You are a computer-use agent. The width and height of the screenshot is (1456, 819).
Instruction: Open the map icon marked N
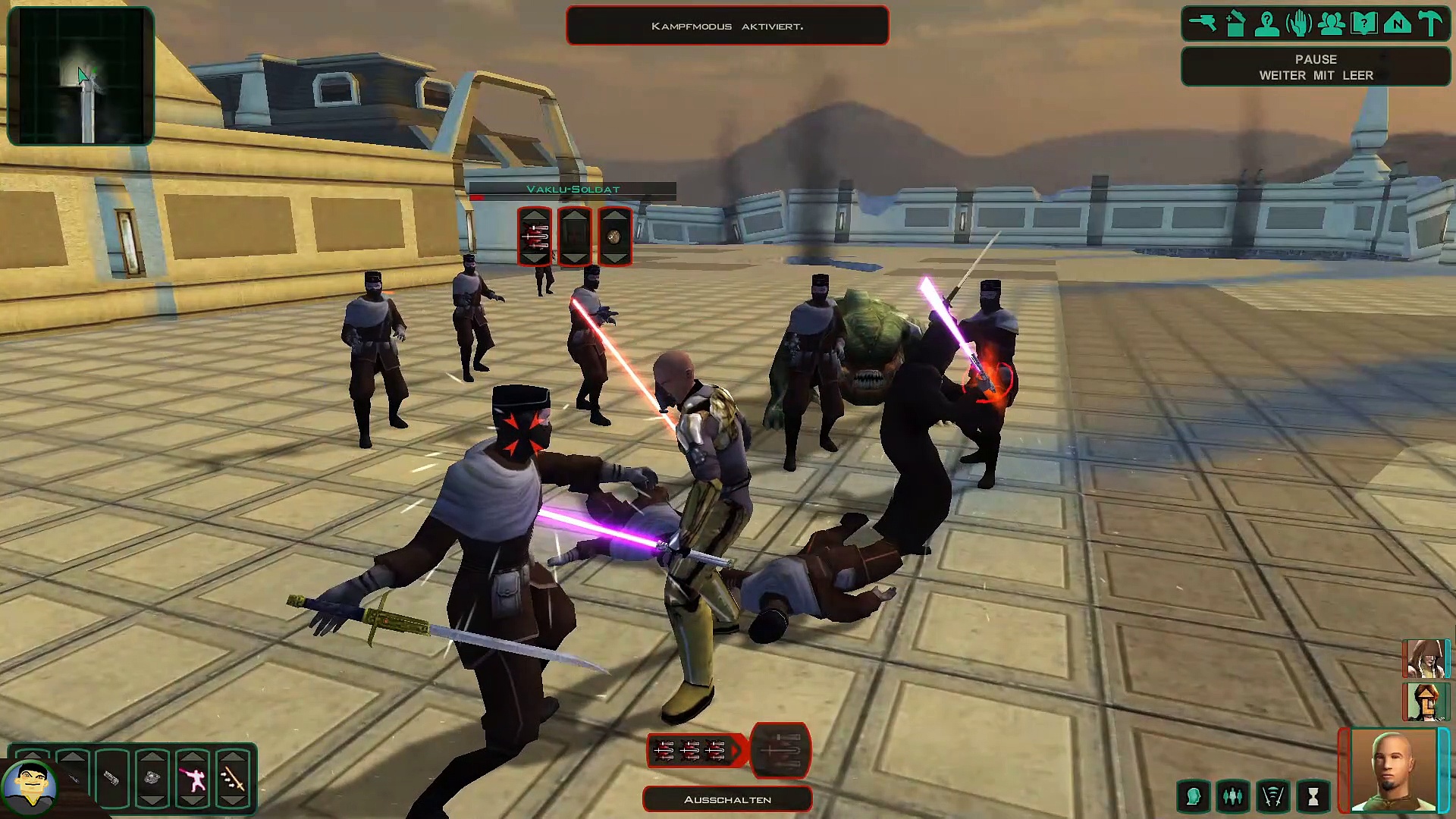1397,24
